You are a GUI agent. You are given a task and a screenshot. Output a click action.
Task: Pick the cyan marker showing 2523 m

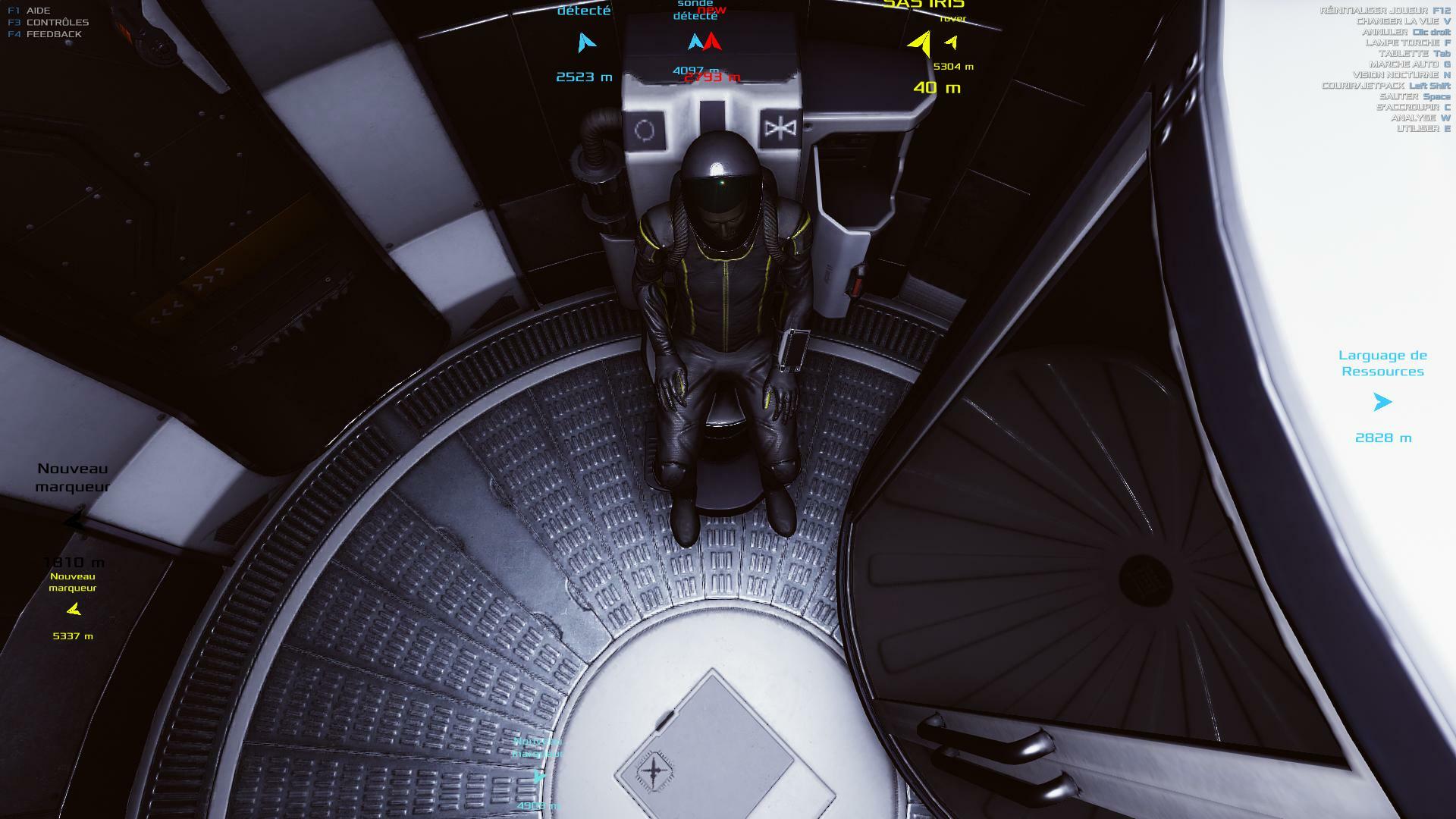tap(585, 42)
